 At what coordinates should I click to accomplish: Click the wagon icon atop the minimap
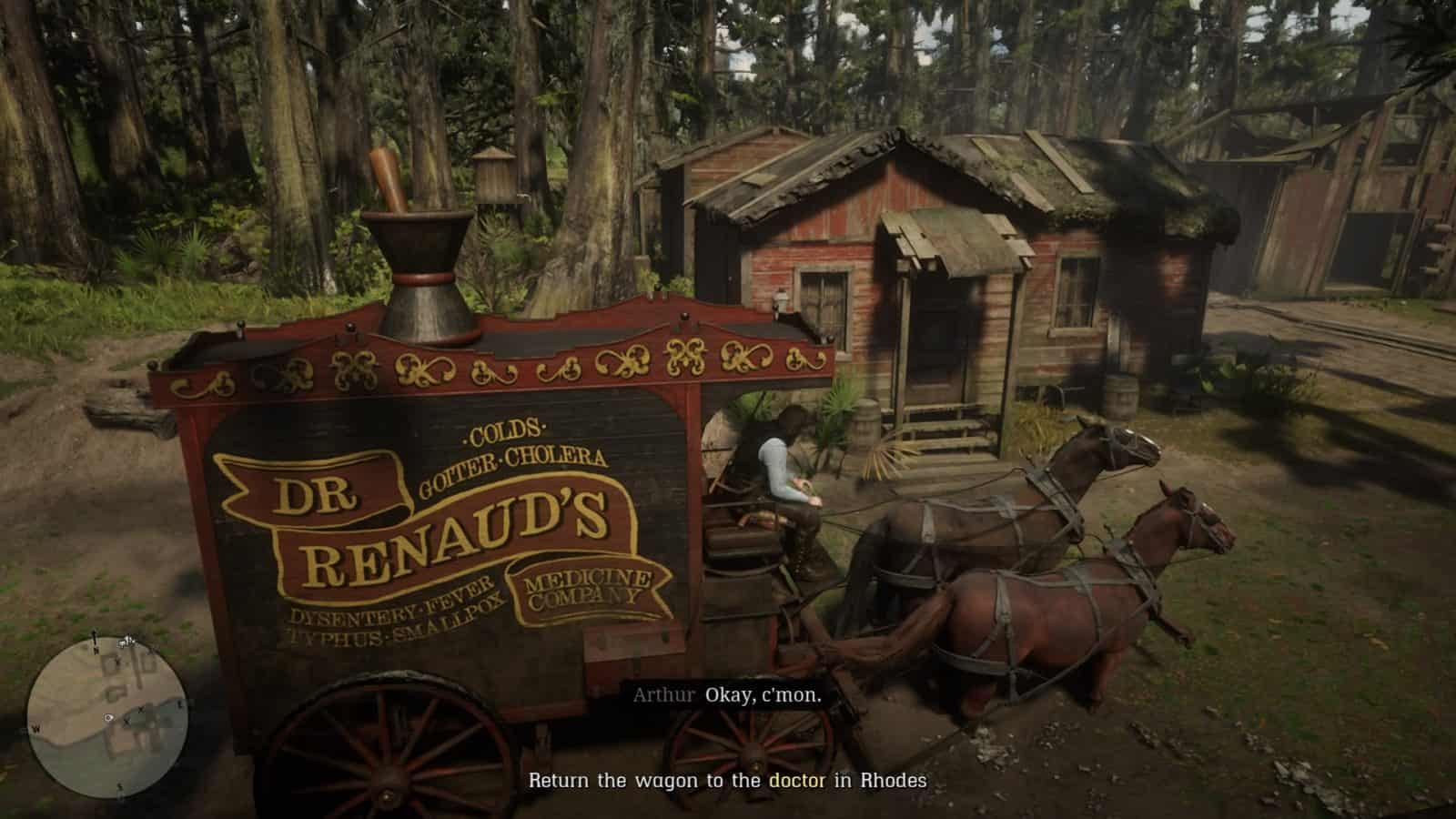(126, 641)
